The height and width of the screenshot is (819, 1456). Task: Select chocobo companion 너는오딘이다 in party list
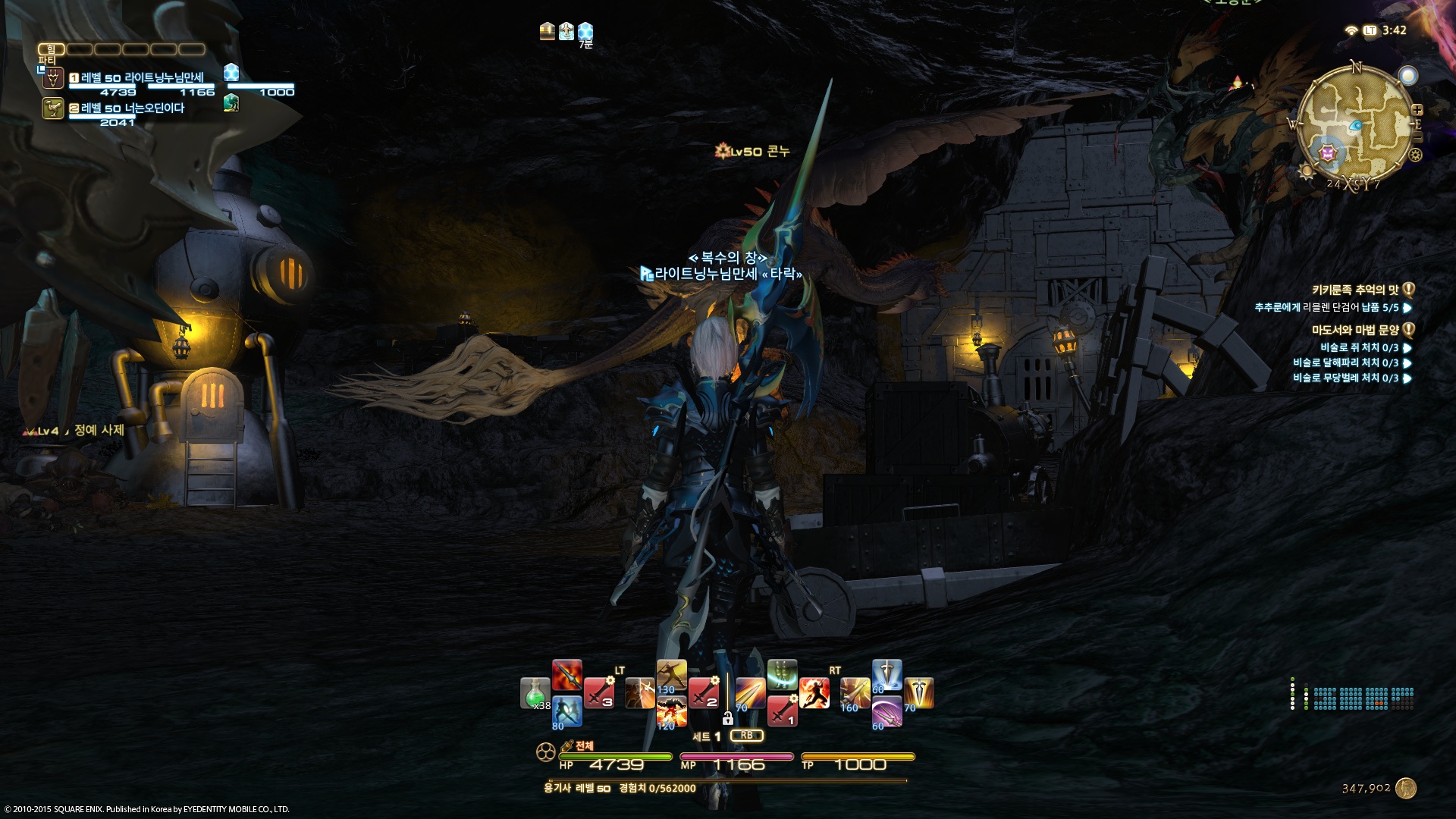pyautogui.click(x=132, y=108)
